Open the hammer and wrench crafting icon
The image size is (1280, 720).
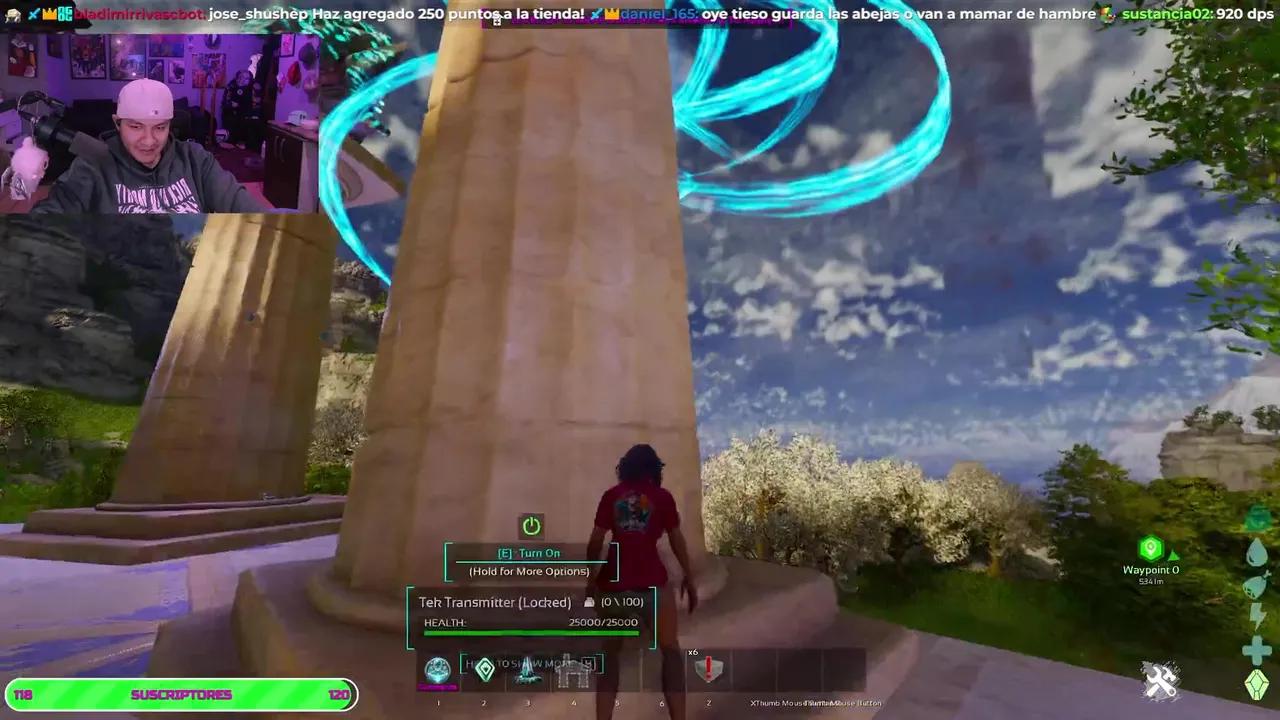coord(1161,682)
